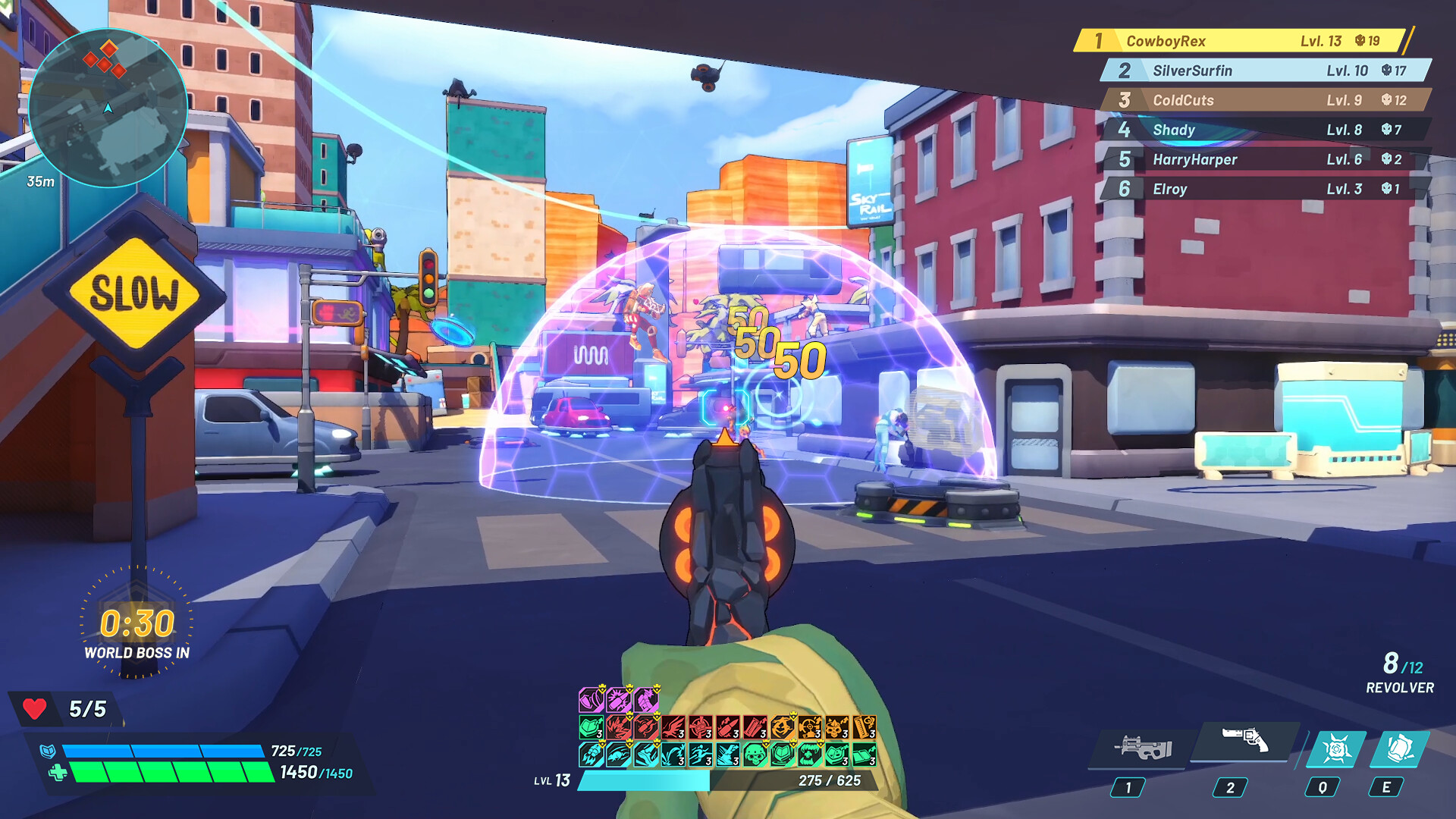
Task: Select the P90 SMG in weapon slot 1
Action: click(1145, 747)
